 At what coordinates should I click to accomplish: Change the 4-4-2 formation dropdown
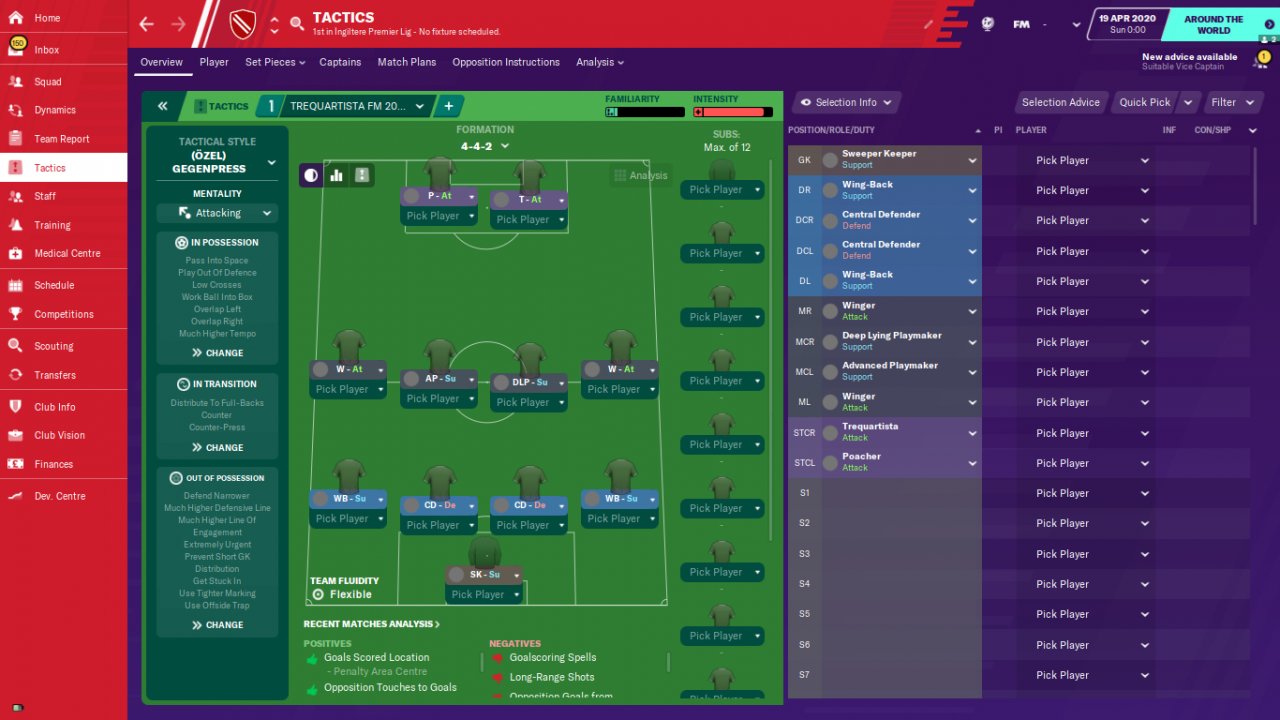point(485,146)
